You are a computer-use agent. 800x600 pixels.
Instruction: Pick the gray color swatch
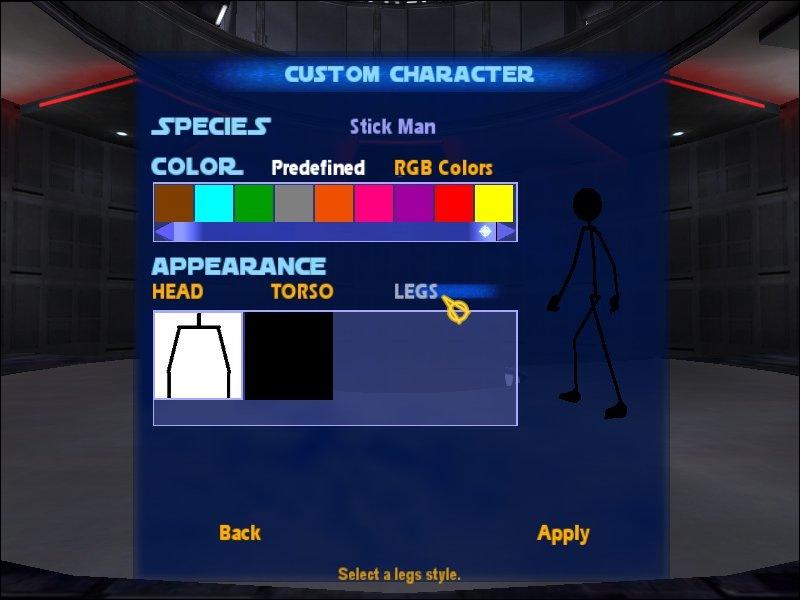(x=294, y=203)
